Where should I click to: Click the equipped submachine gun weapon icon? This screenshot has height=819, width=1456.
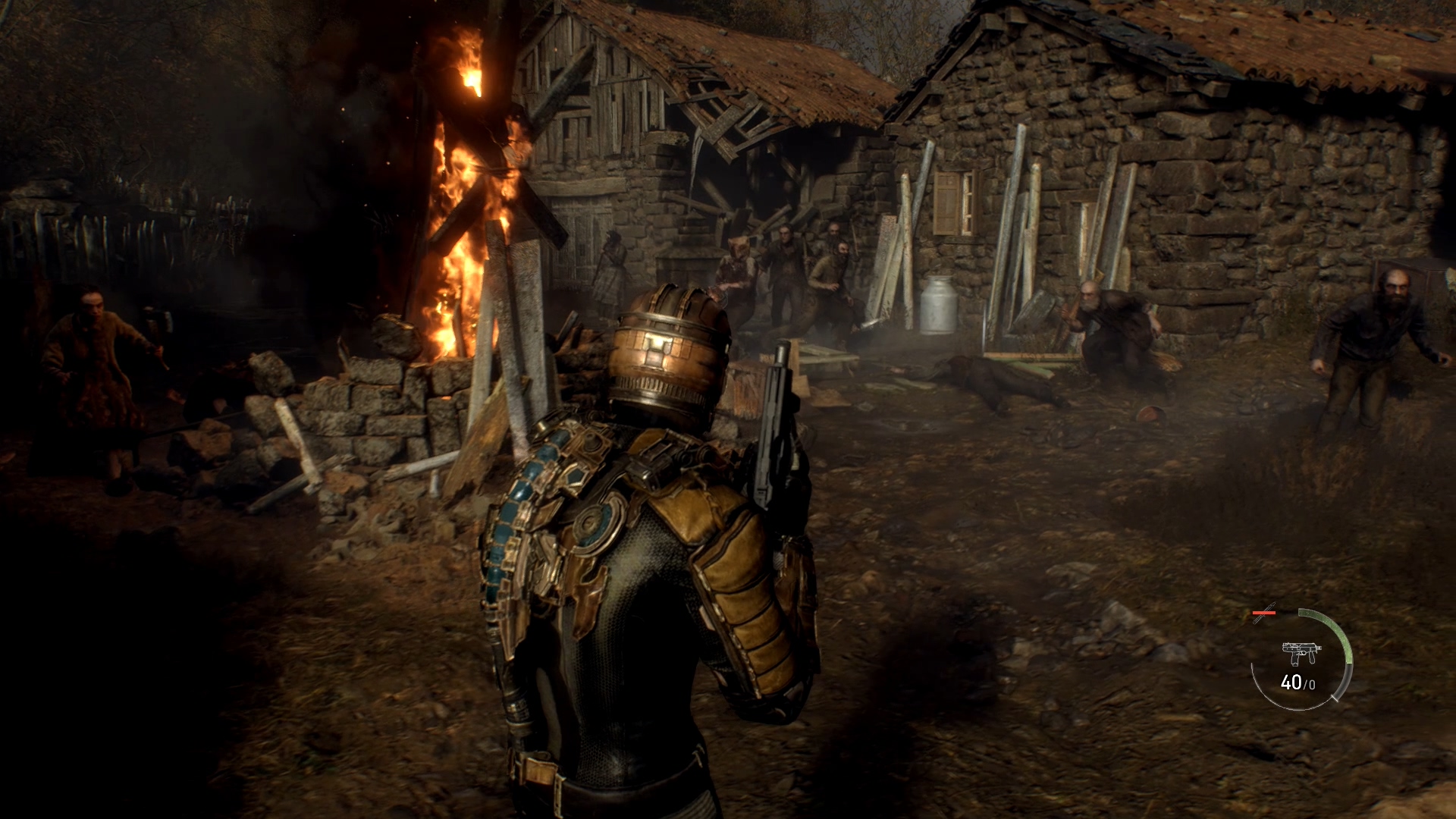1301,654
